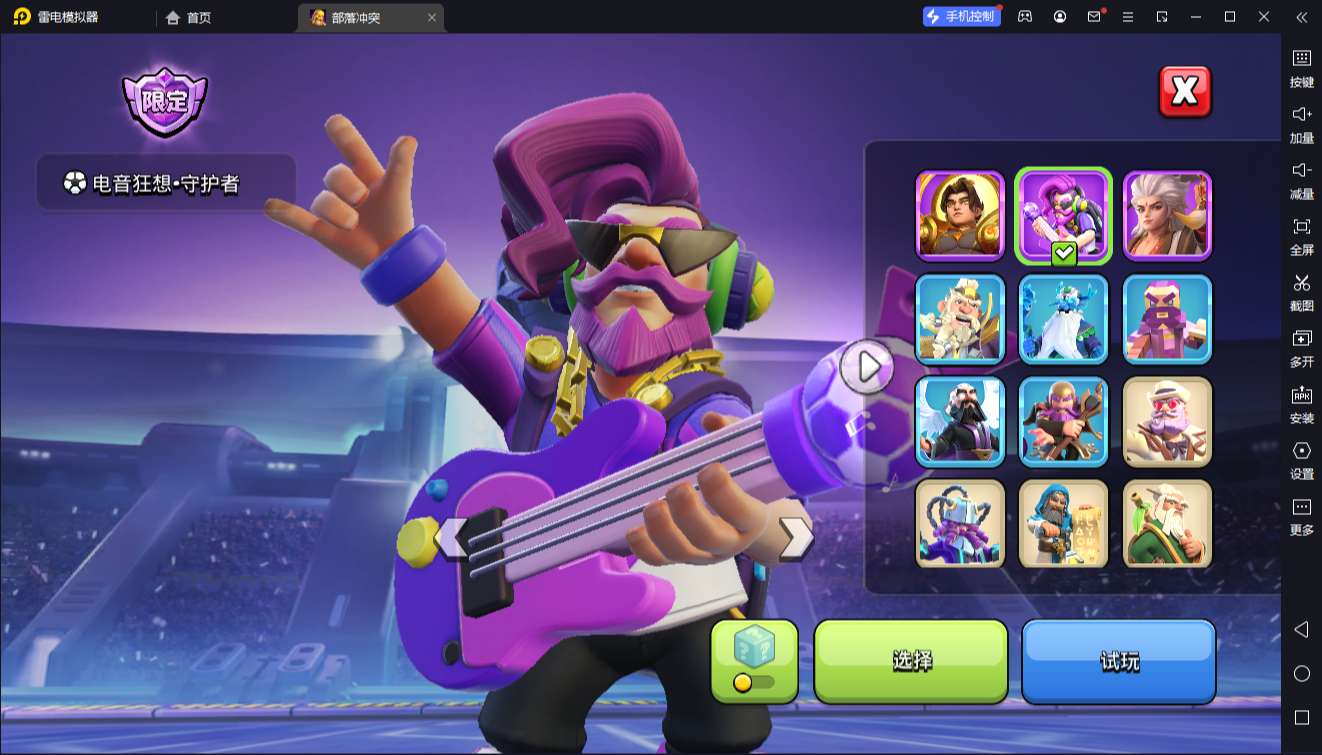This screenshot has width=1322, height=755.
Task: Play the skin animation preview
Action: [x=866, y=367]
